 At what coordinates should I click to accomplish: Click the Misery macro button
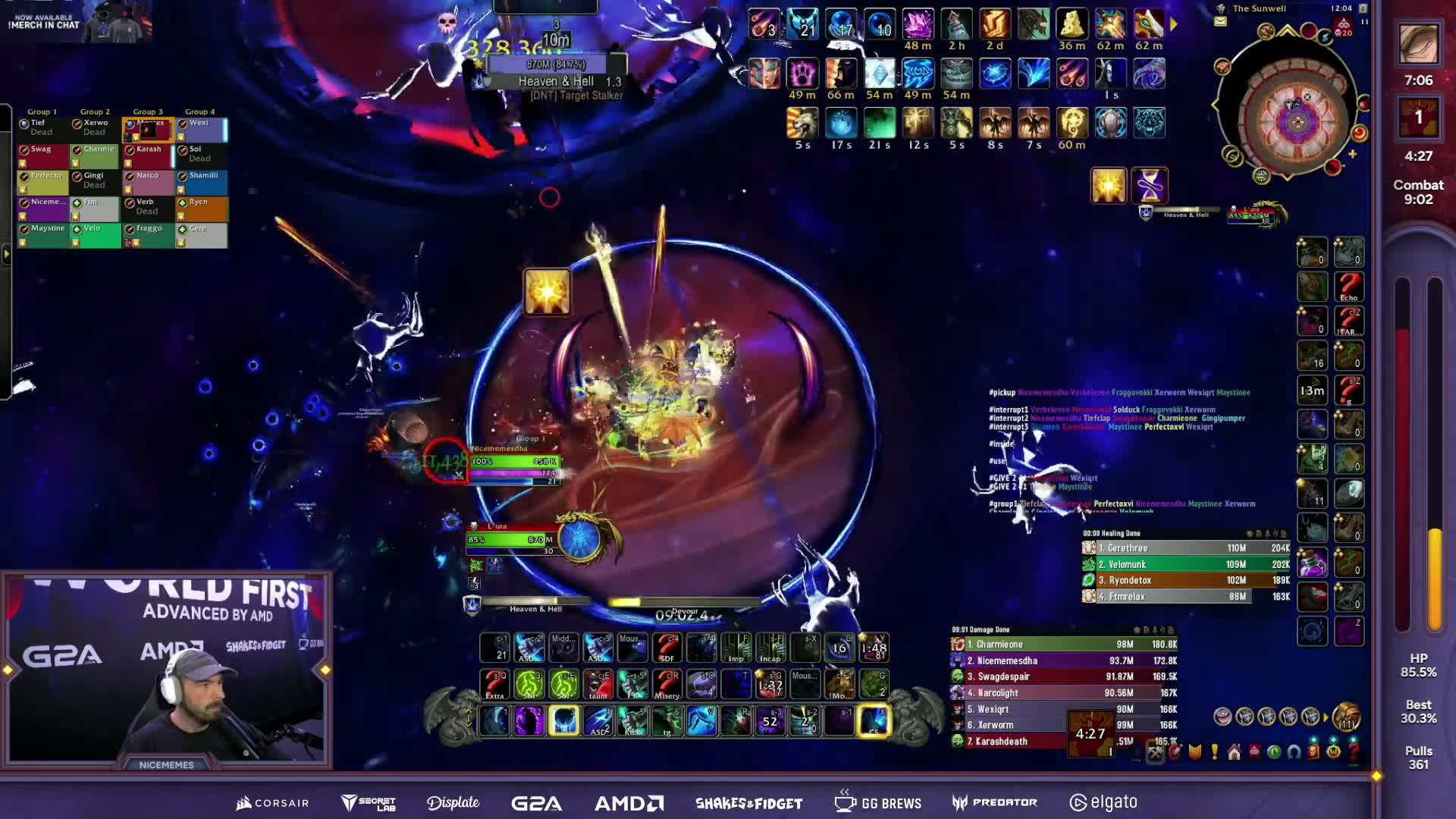click(667, 684)
